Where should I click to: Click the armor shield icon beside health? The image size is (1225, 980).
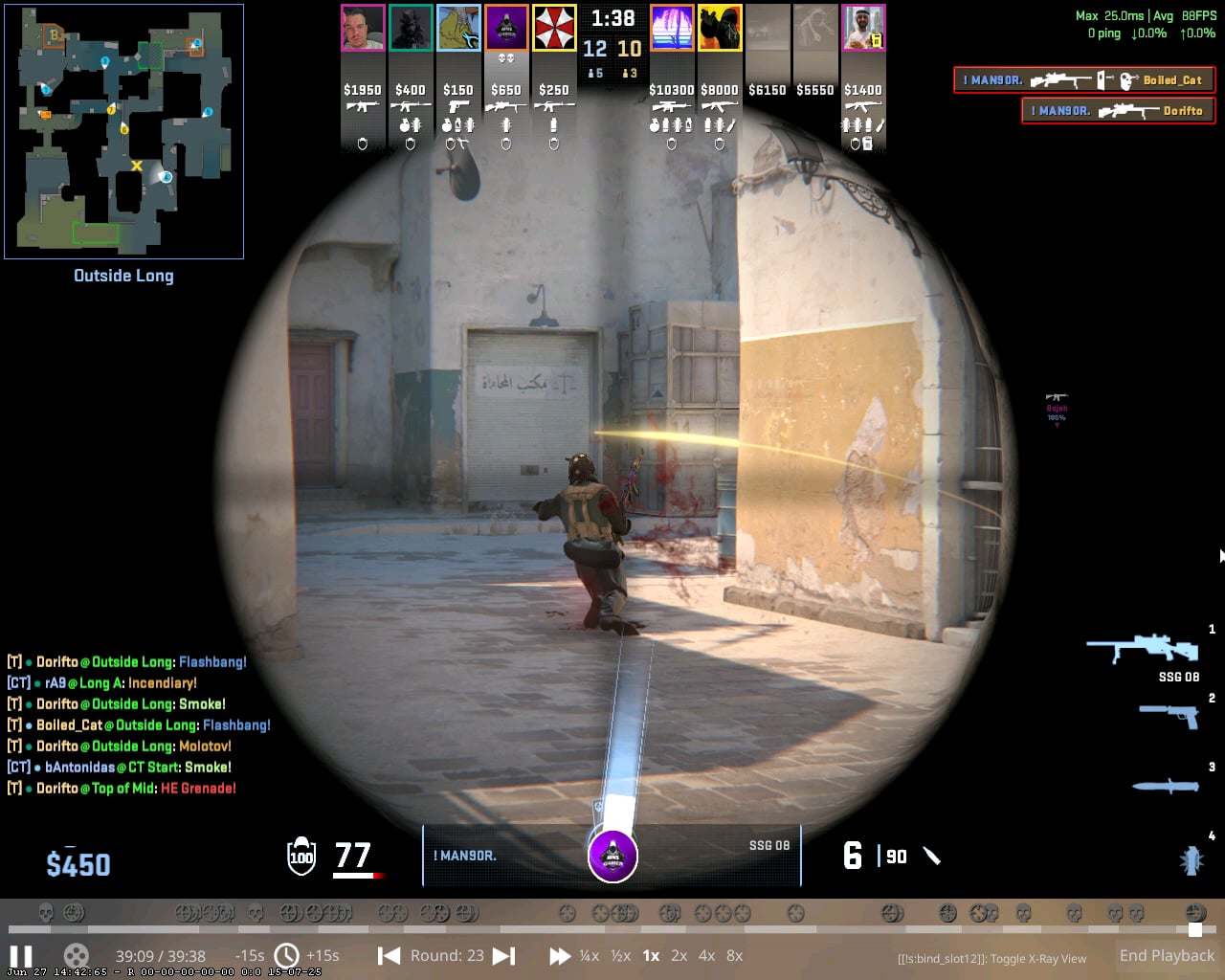300,857
